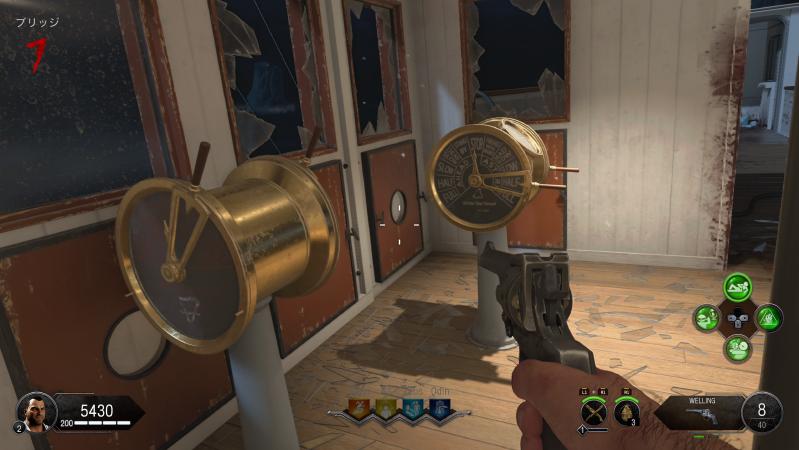Select the dark blue Odin perk banner

(437, 409)
